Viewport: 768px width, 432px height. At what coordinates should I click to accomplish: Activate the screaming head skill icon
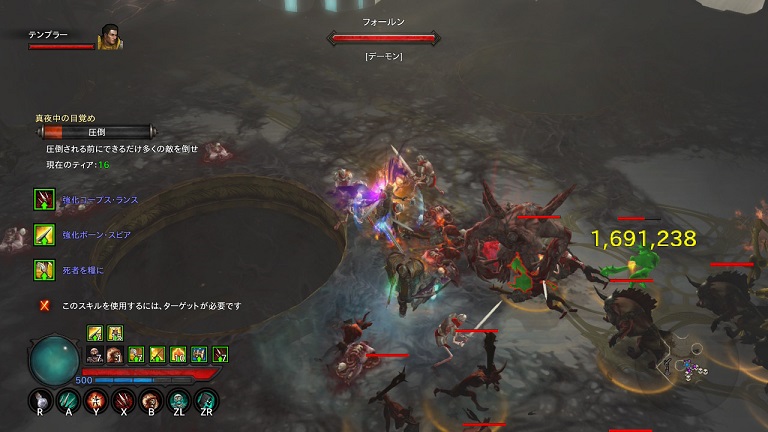[x=153, y=401]
